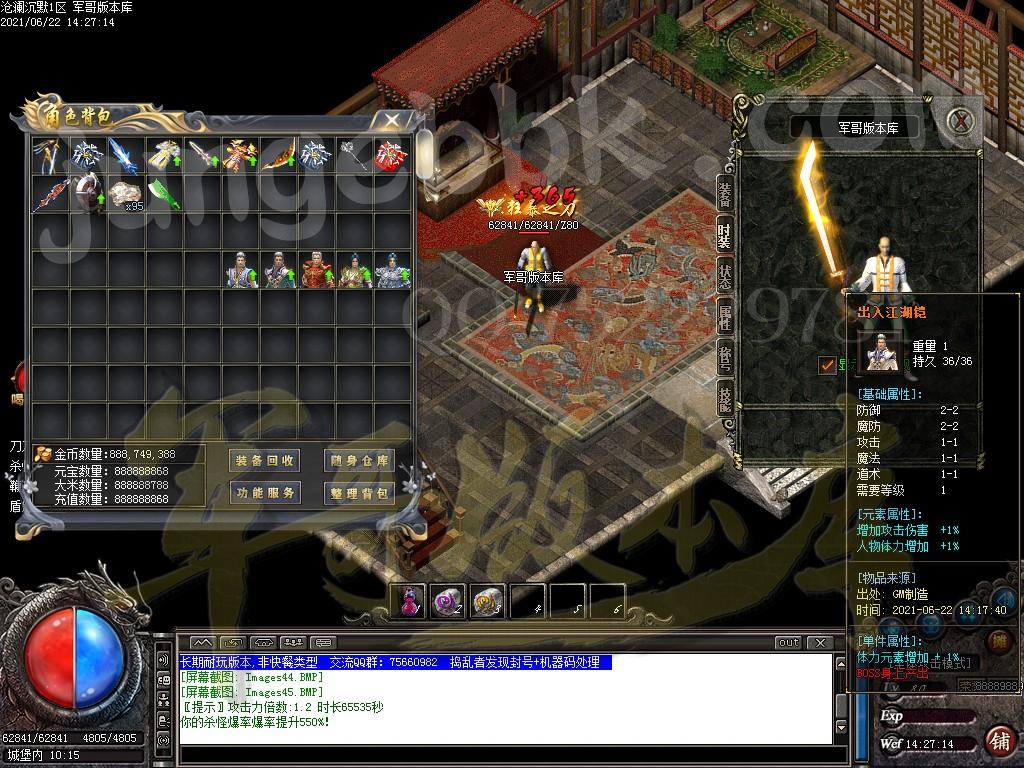The width and height of the screenshot is (1024, 768).
Task: Switch to the equipment tab (装备)
Action: pyautogui.click(x=724, y=197)
